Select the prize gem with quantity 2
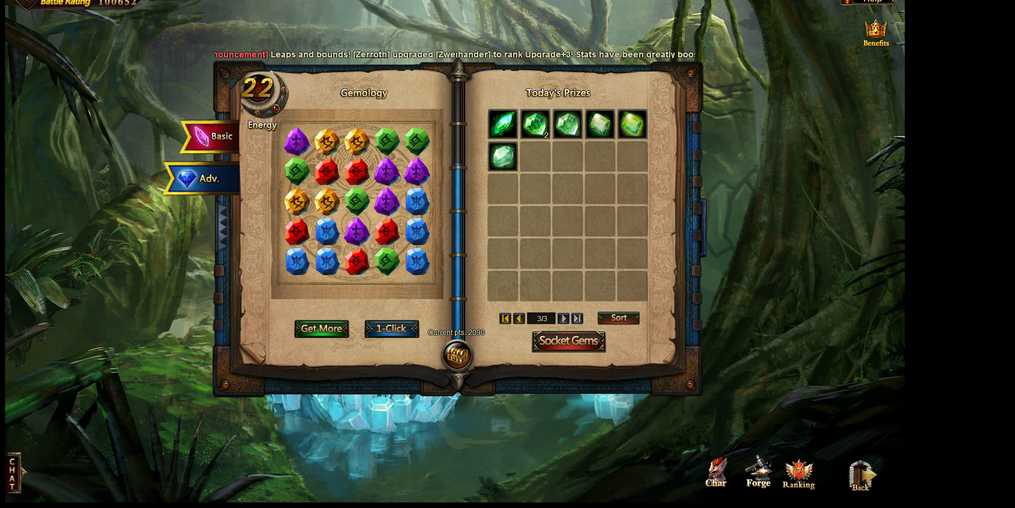 coord(535,124)
